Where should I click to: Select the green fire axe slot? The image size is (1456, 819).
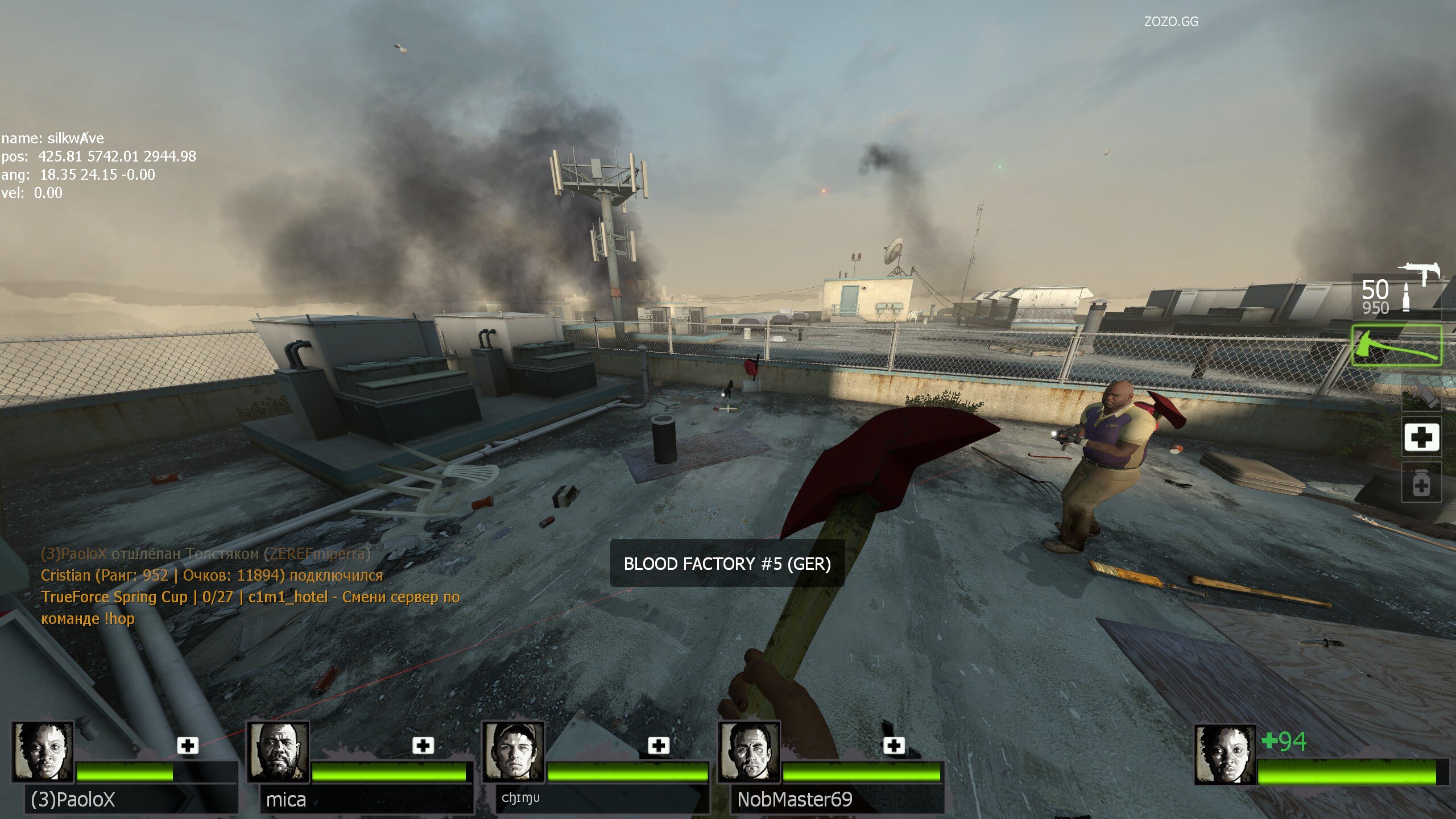click(1396, 345)
